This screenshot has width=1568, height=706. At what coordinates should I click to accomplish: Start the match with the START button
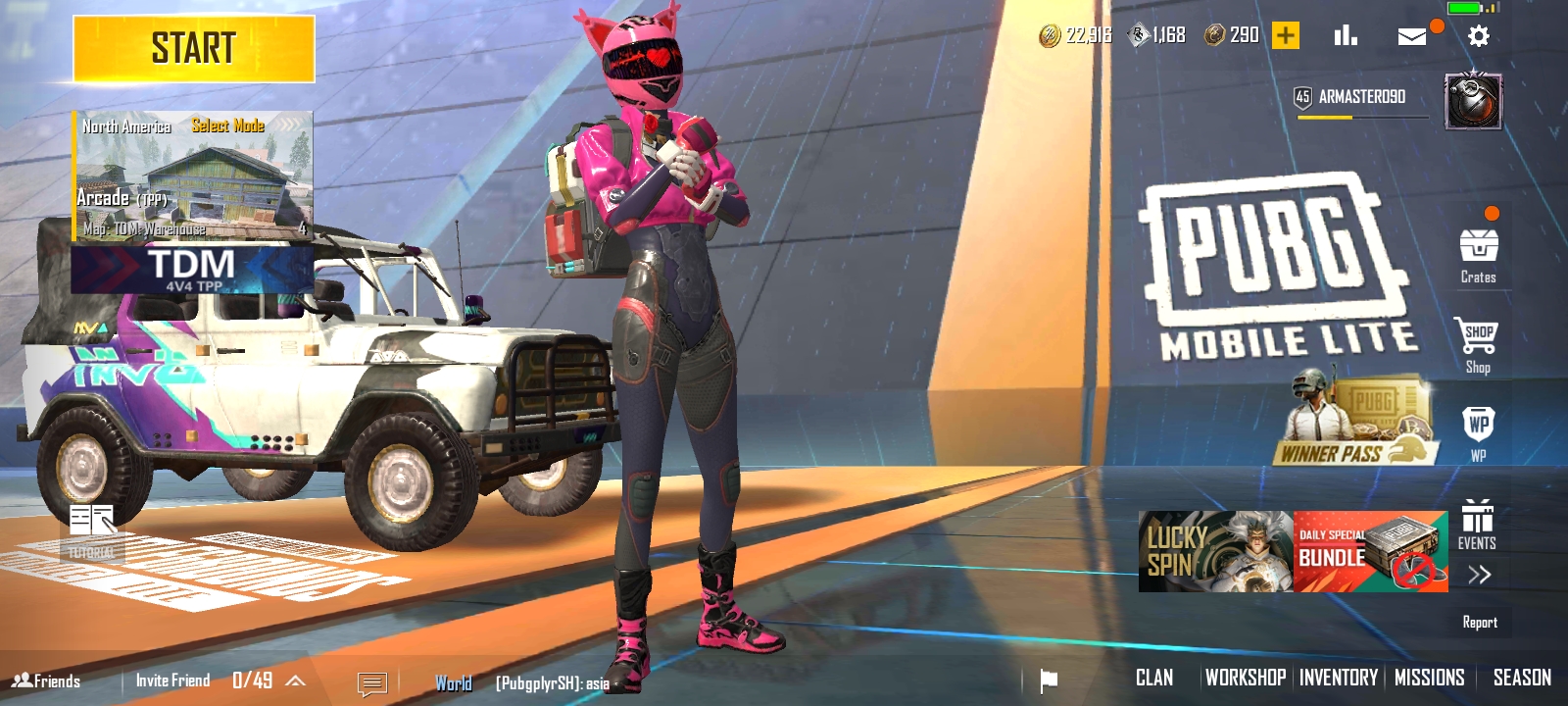coord(194,49)
